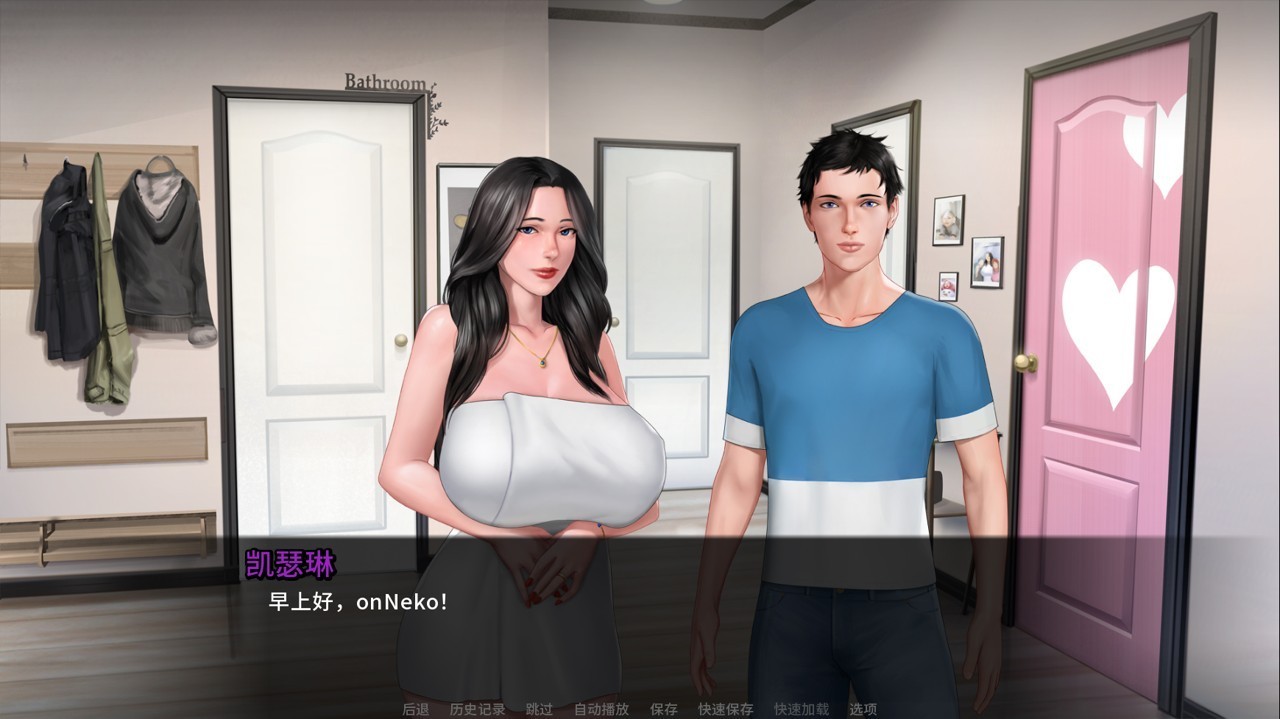1280x719 pixels.
Task: Select 快速加载 quick load
Action: [801, 709]
